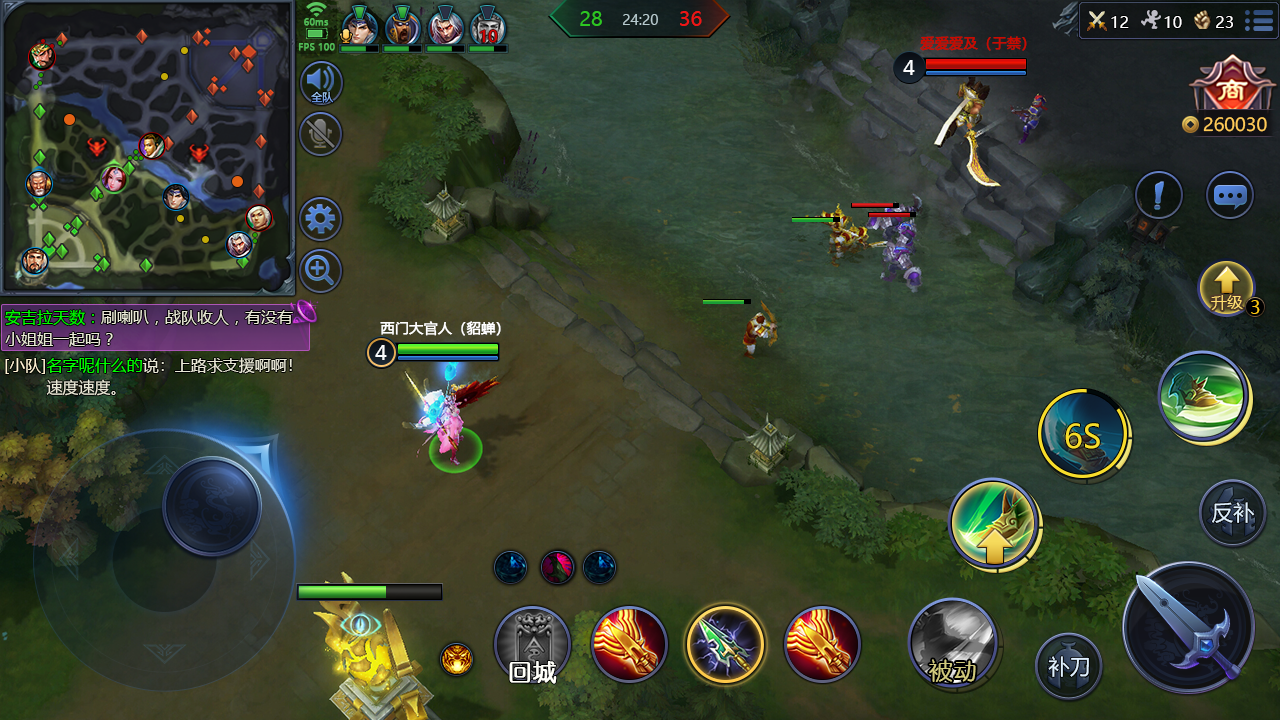Click the purple recruitment chat announcement
The width and height of the screenshot is (1280, 720).
coord(155,328)
